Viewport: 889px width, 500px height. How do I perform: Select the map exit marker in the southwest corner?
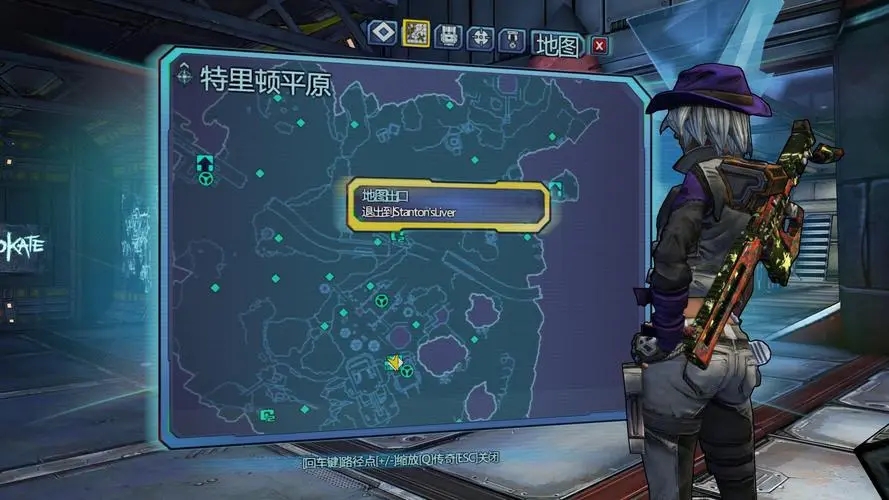click(267, 414)
